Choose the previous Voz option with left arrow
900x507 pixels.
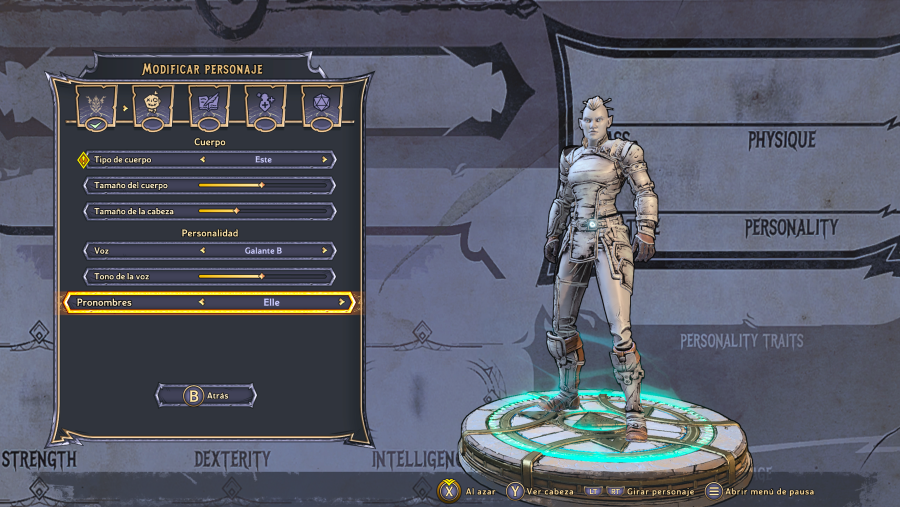tap(203, 251)
